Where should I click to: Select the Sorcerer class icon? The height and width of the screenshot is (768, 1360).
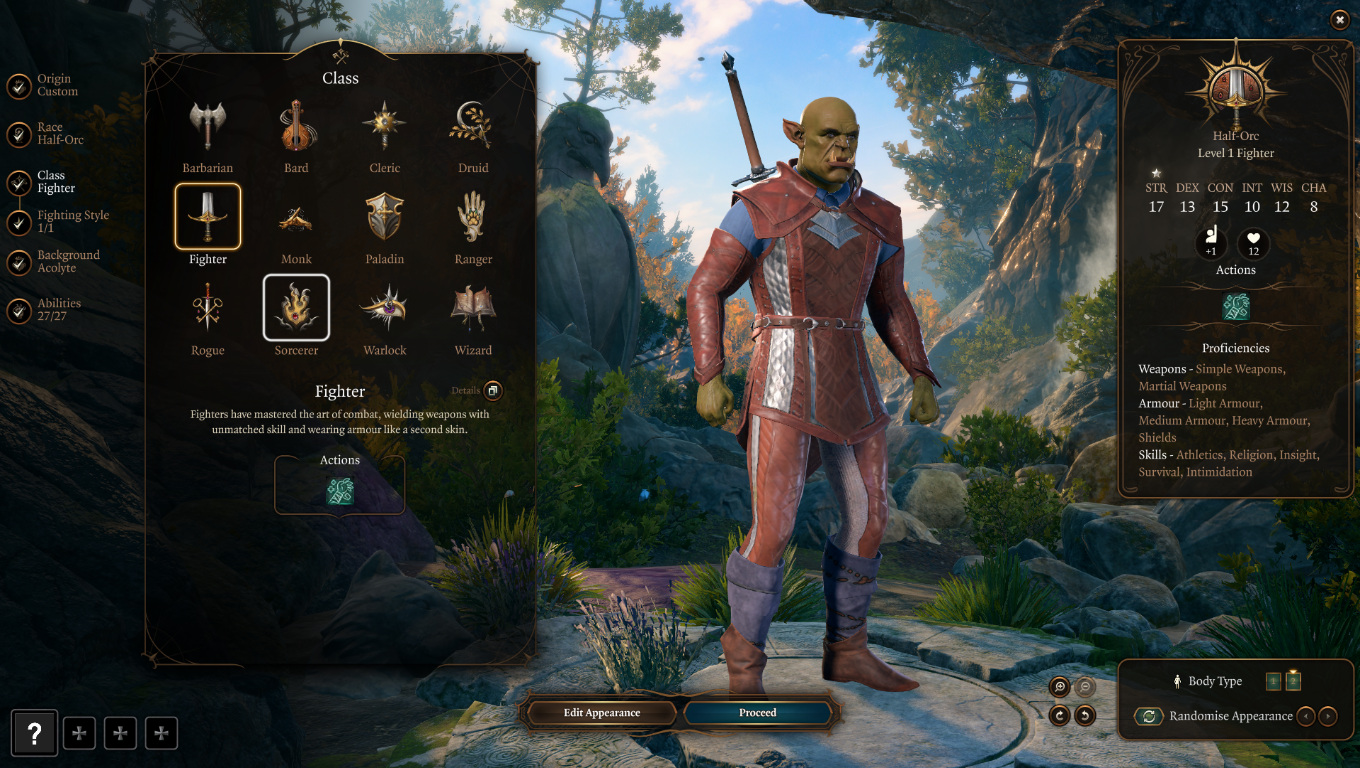point(296,307)
